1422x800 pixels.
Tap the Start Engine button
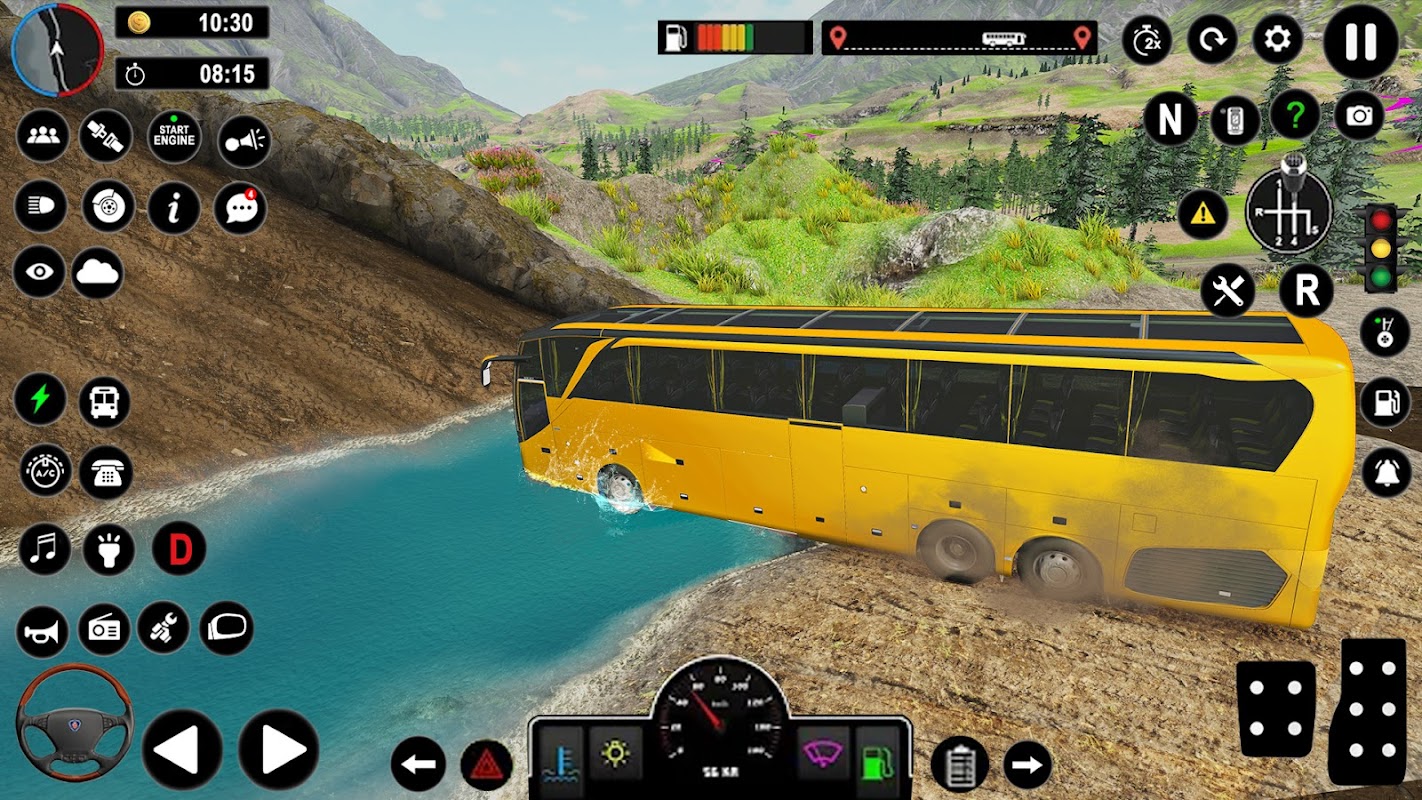pos(174,137)
